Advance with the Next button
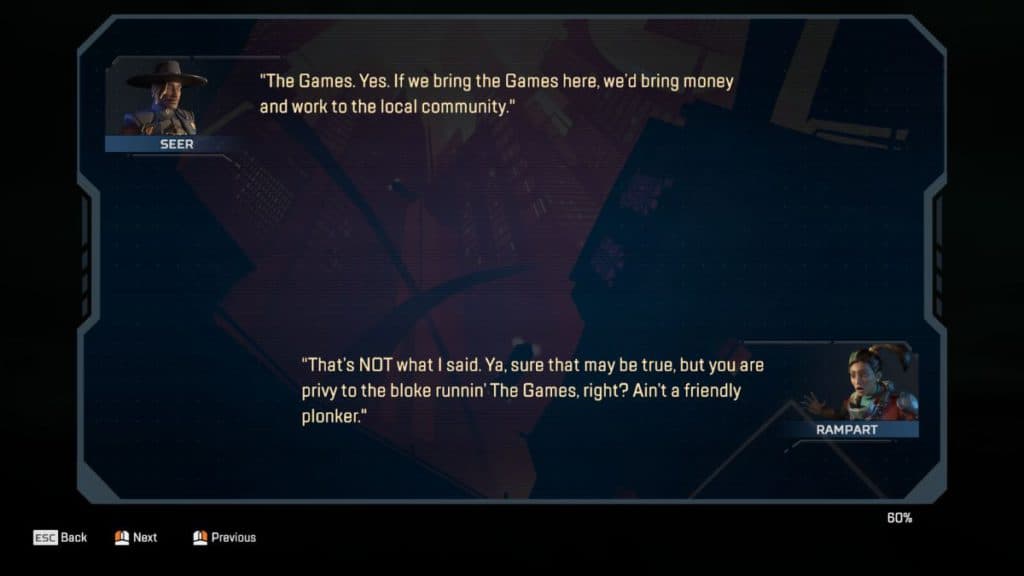Screen dimensions: 1024x576 click(136, 537)
